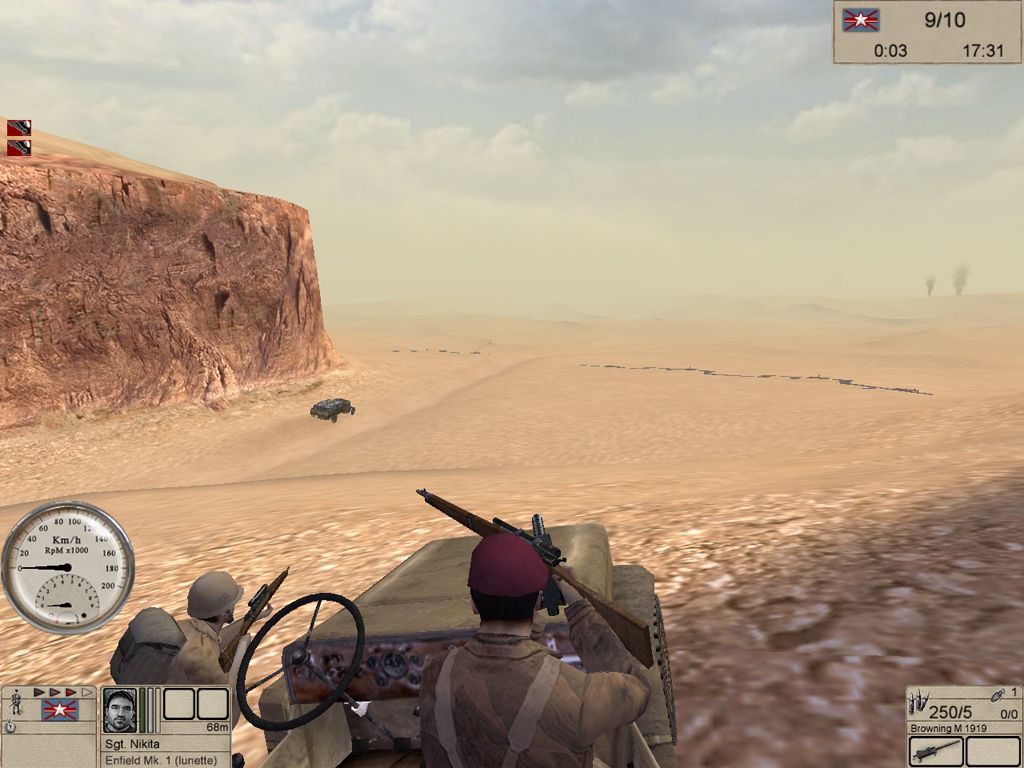
Task: Select the Sgt. Nikita portrait
Action: point(119,710)
